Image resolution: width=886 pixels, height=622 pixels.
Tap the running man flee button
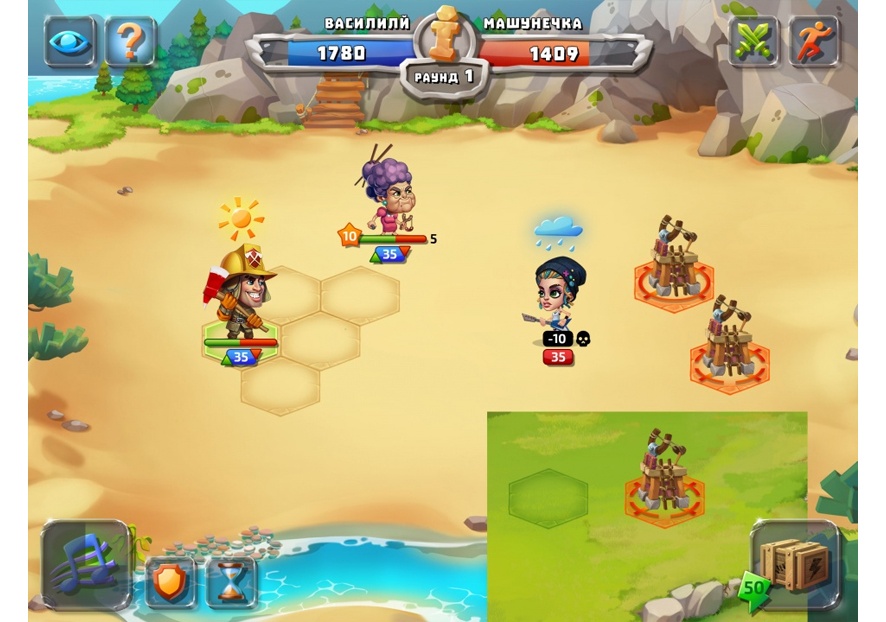(x=814, y=42)
